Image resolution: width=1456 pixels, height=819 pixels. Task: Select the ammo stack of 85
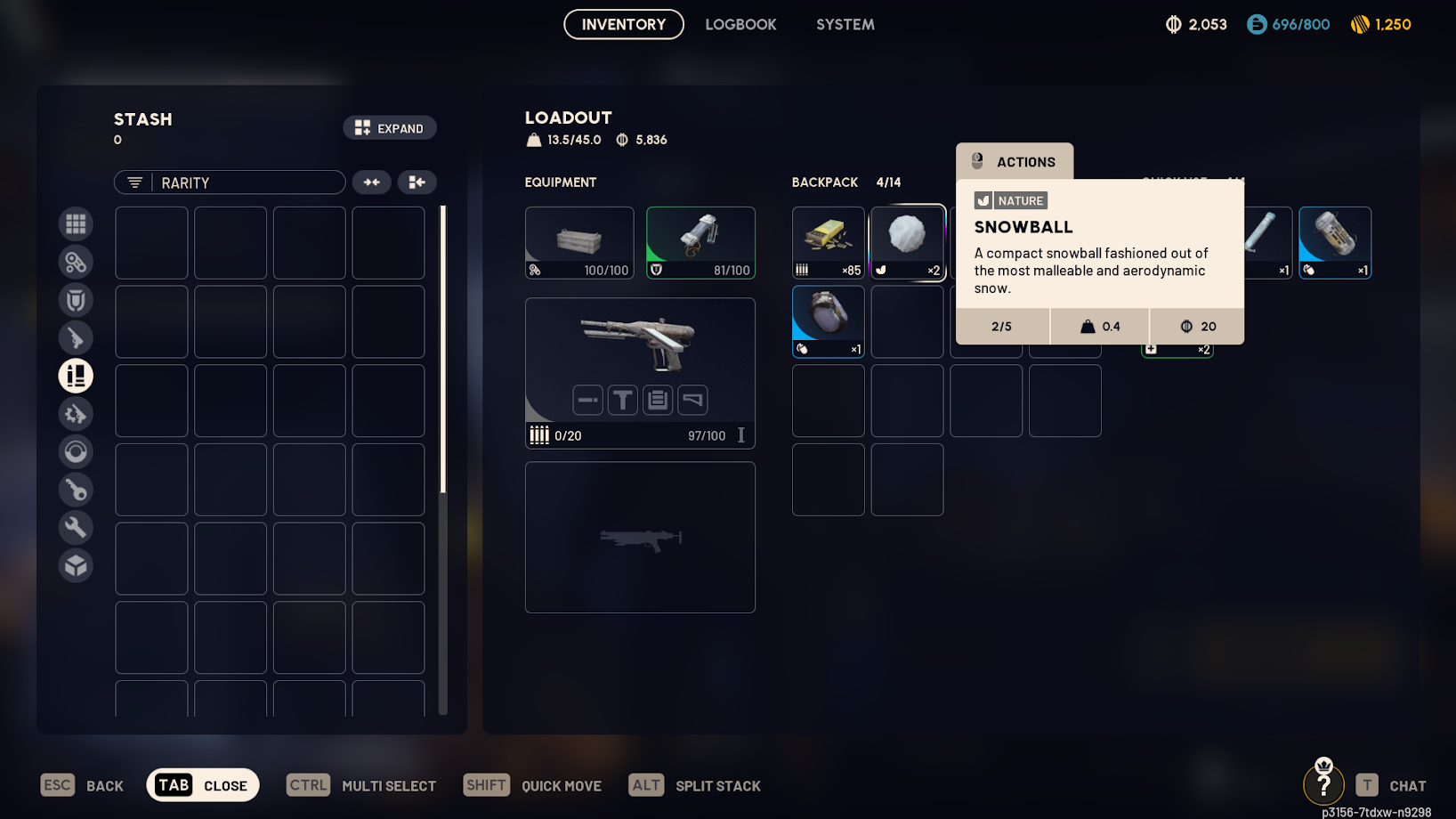click(828, 242)
